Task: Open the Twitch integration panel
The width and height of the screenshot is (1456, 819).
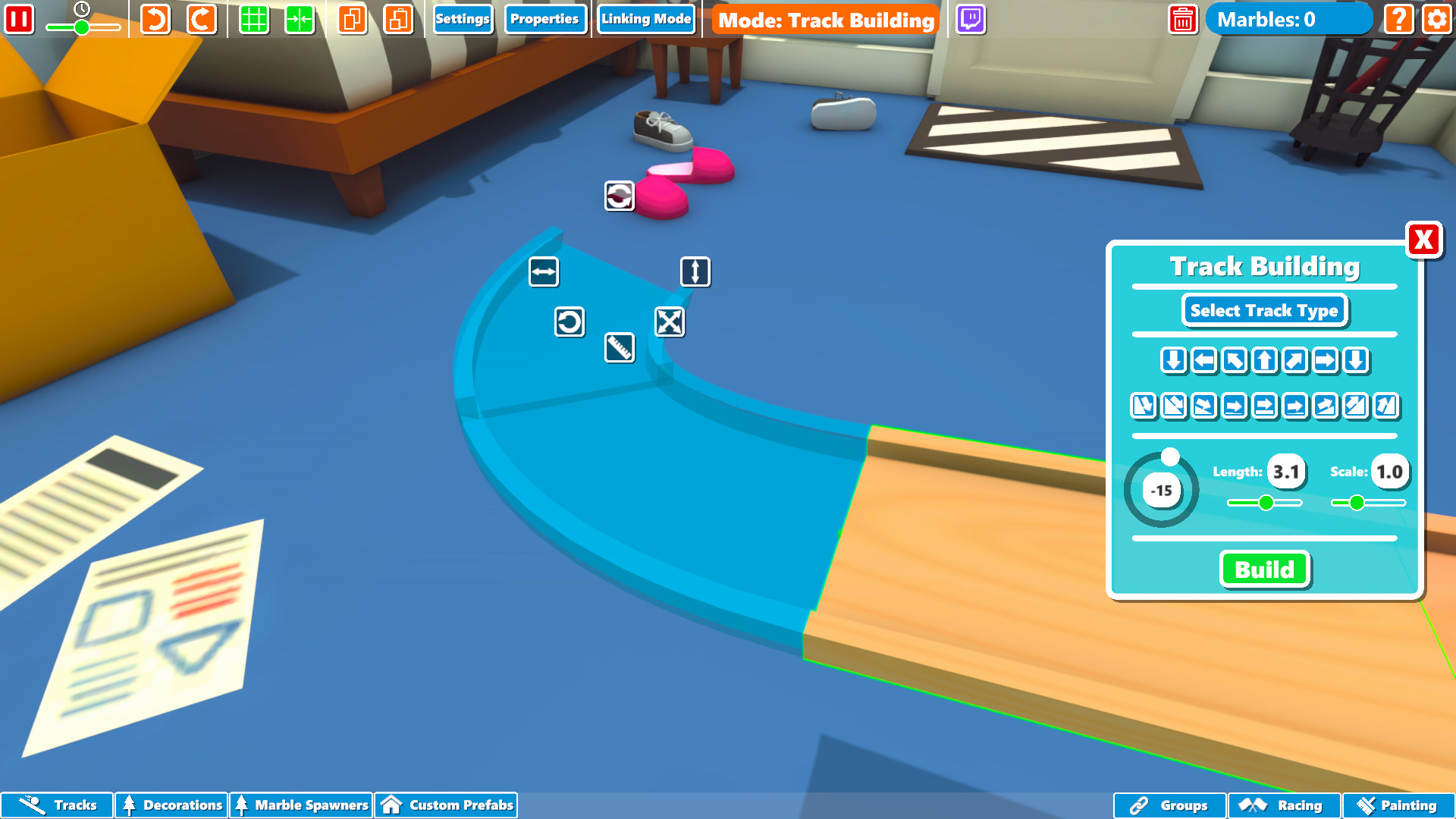Action: tap(971, 19)
